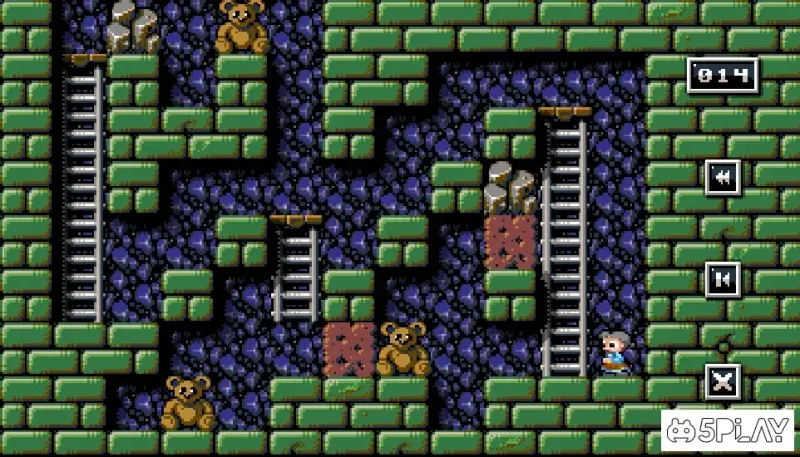Click the double-arrow rewind button
This screenshot has width=800, height=457.
click(x=722, y=177)
